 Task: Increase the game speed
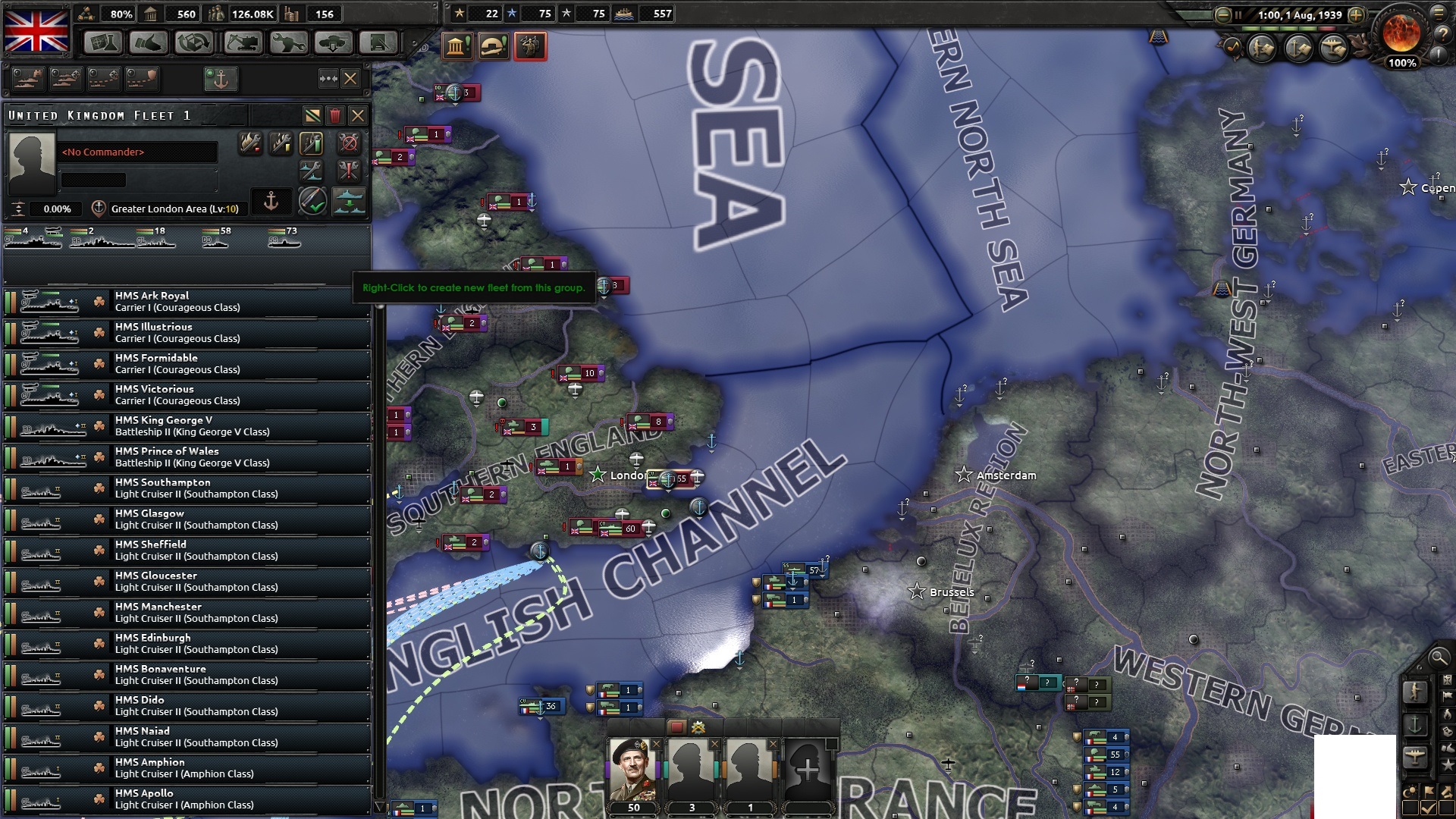tap(1355, 14)
